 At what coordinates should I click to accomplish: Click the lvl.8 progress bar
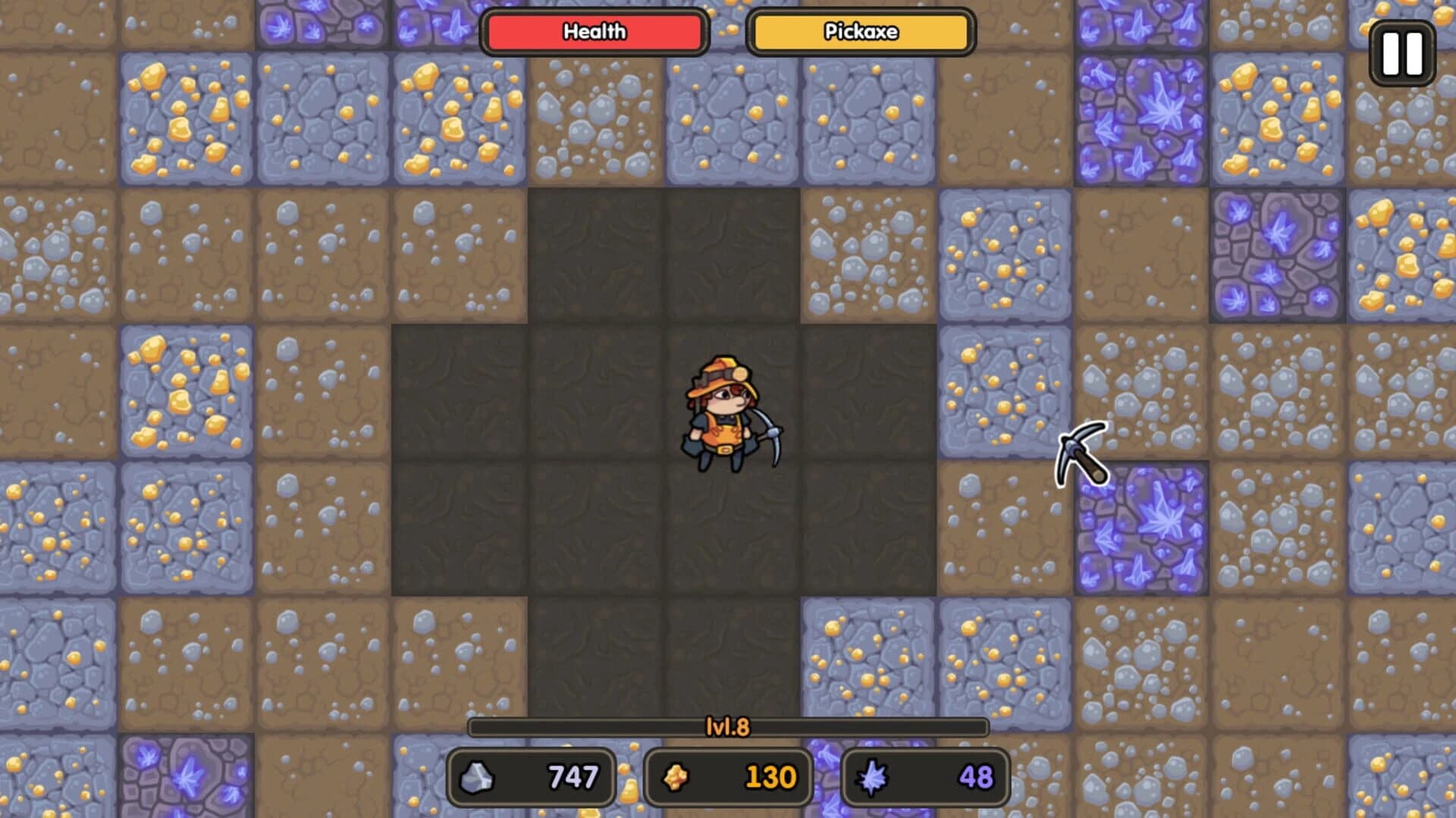click(728, 726)
